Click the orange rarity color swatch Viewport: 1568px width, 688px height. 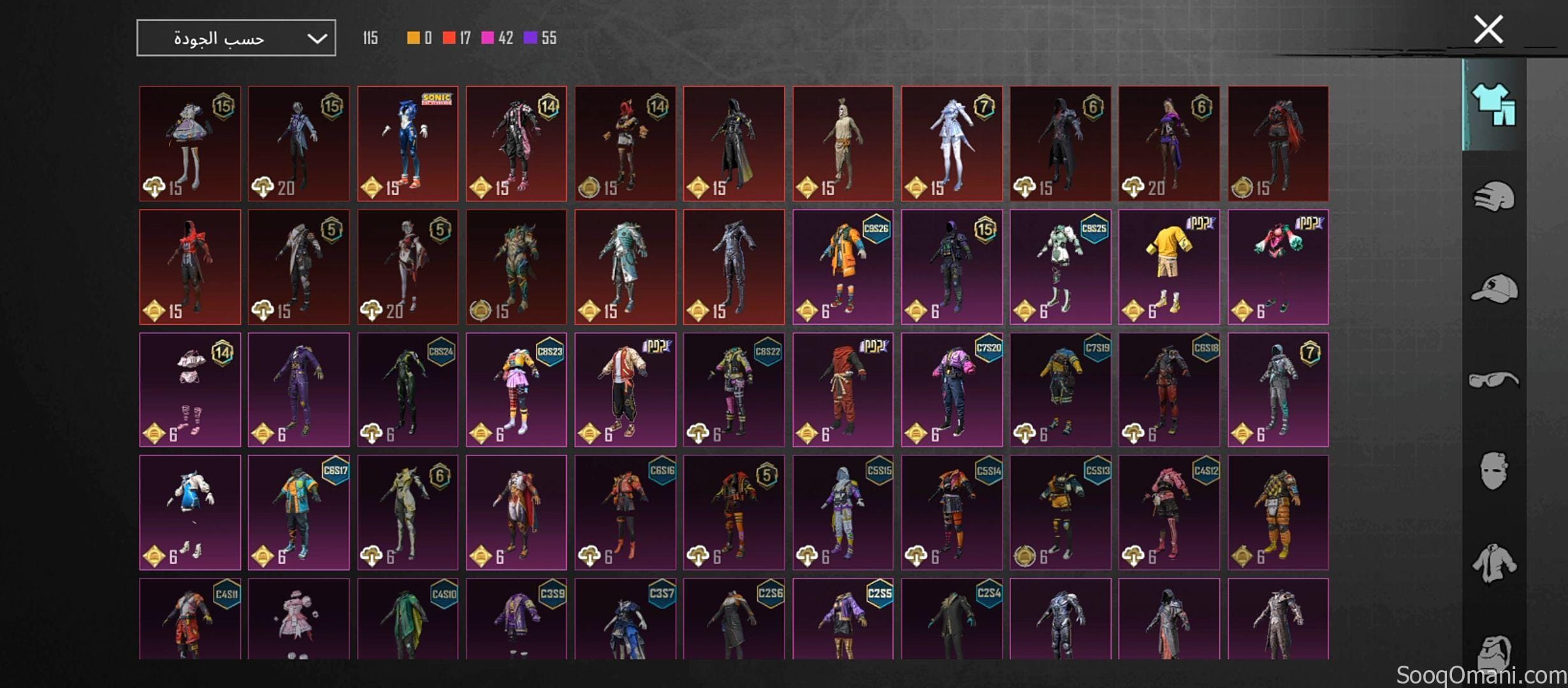(413, 38)
